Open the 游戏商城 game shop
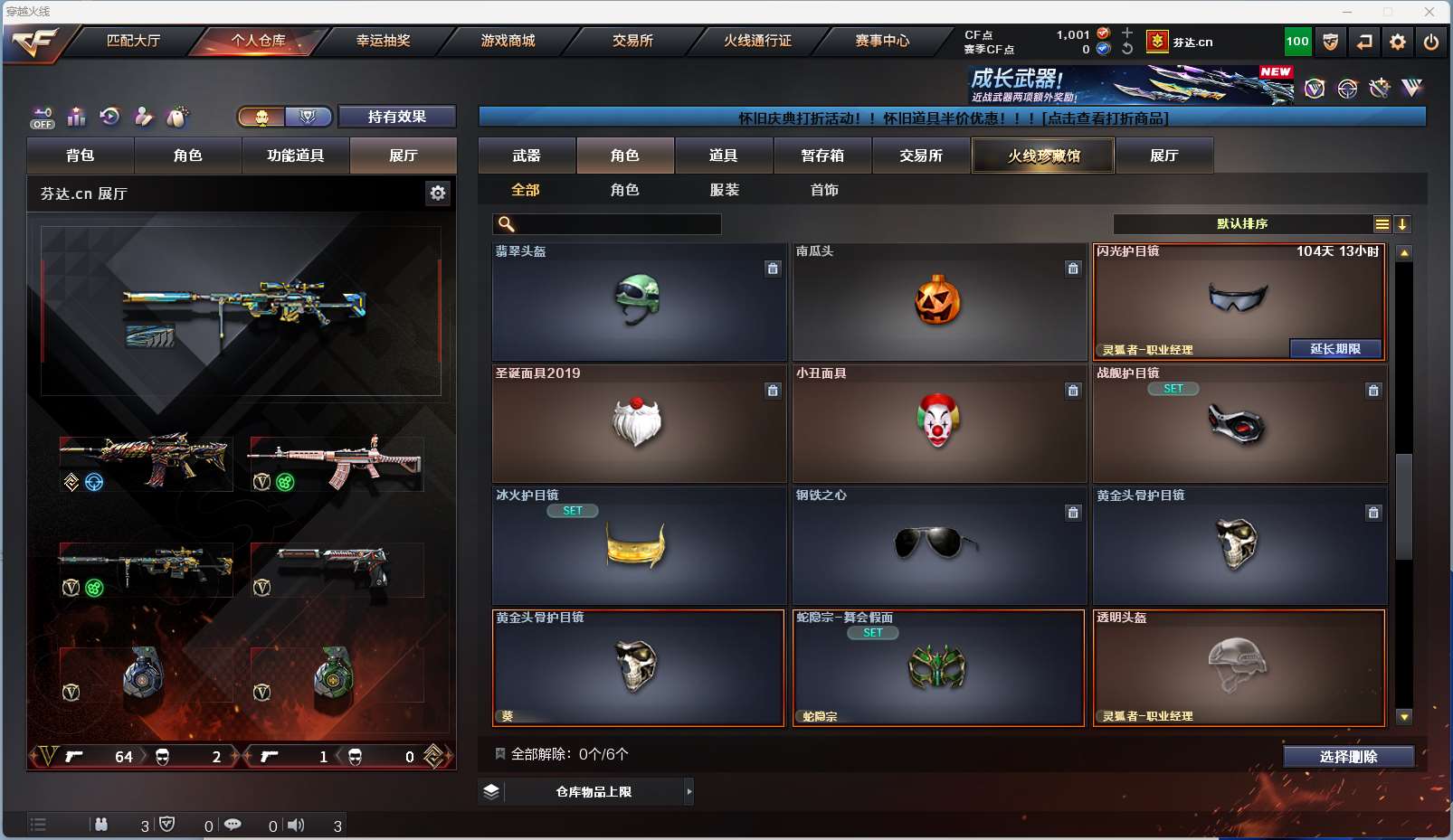 tap(508, 41)
